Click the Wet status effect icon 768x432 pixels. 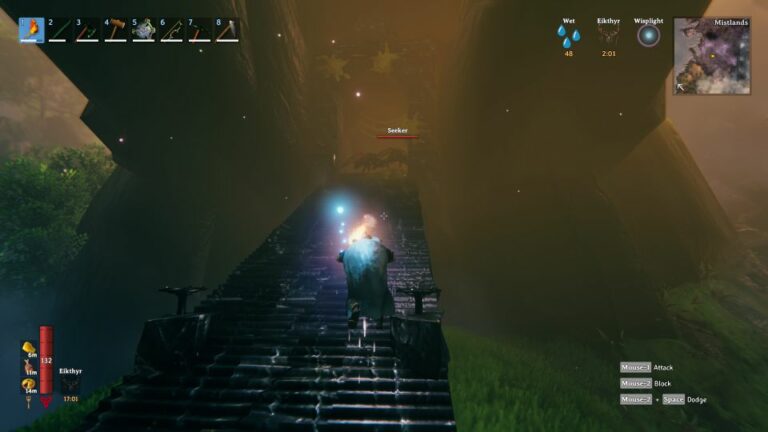[x=569, y=37]
